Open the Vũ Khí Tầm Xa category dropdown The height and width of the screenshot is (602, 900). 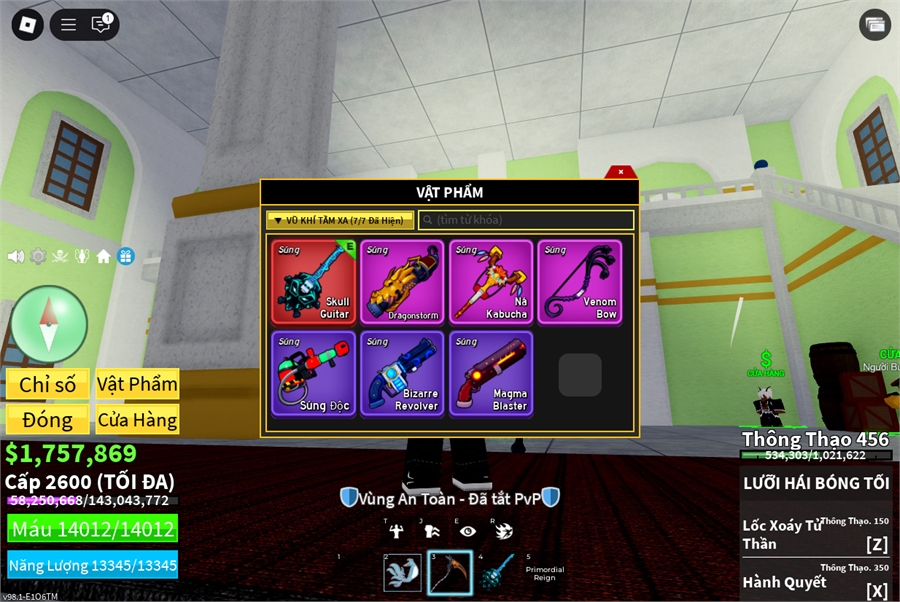click(340, 220)
